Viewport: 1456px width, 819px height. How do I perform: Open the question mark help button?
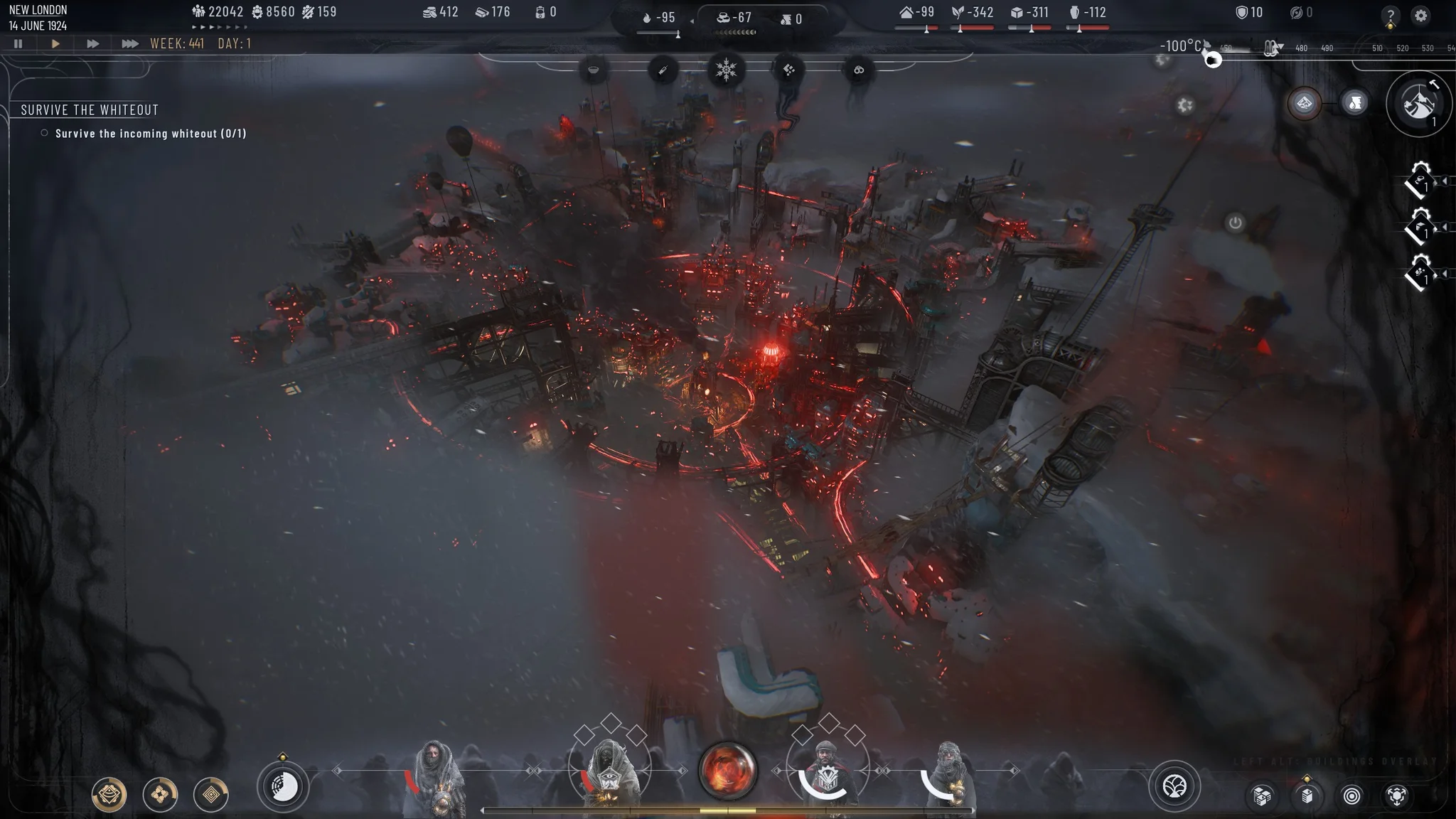point(1390,15)
